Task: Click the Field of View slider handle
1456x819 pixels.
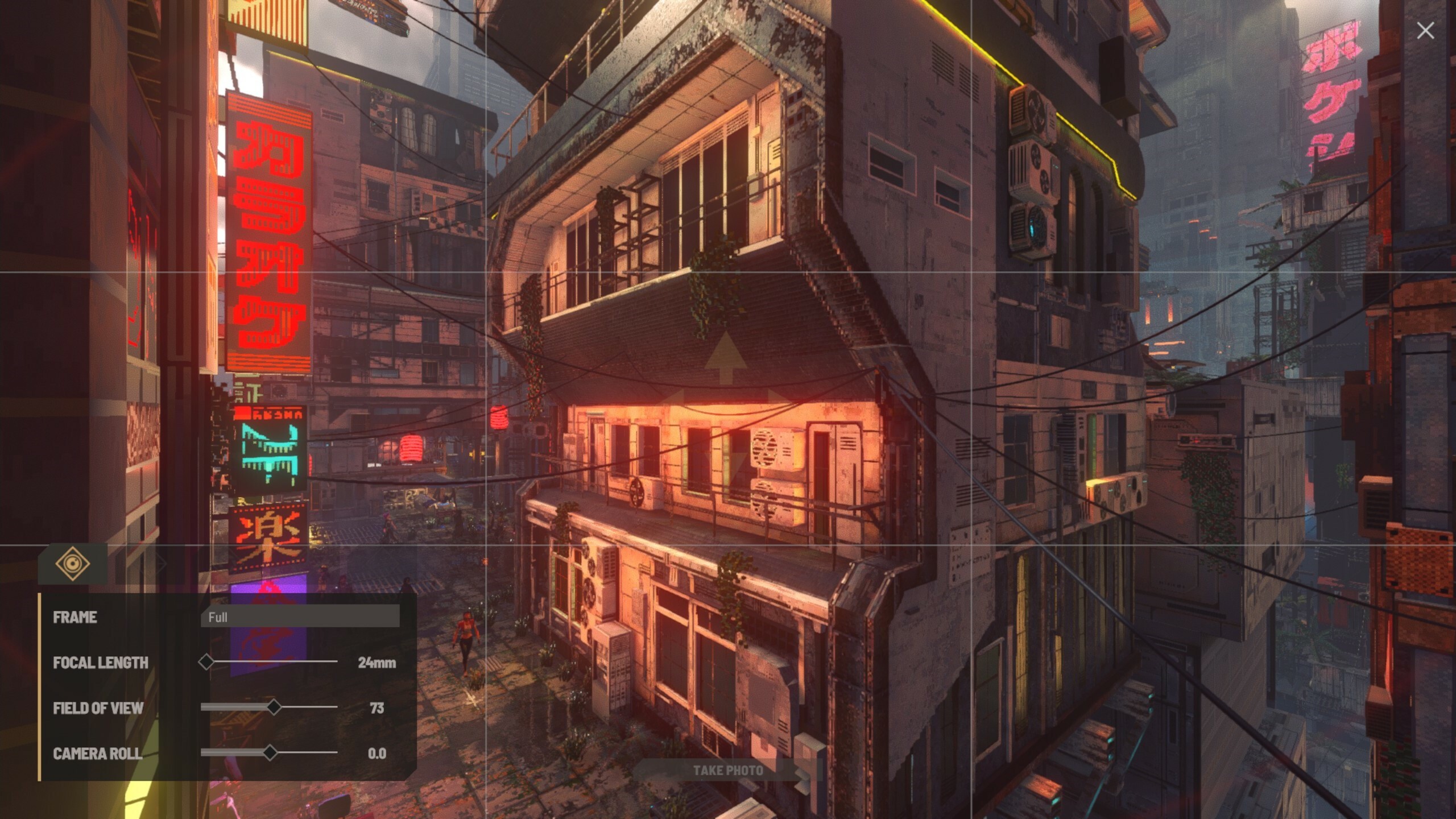Action: 274,707
